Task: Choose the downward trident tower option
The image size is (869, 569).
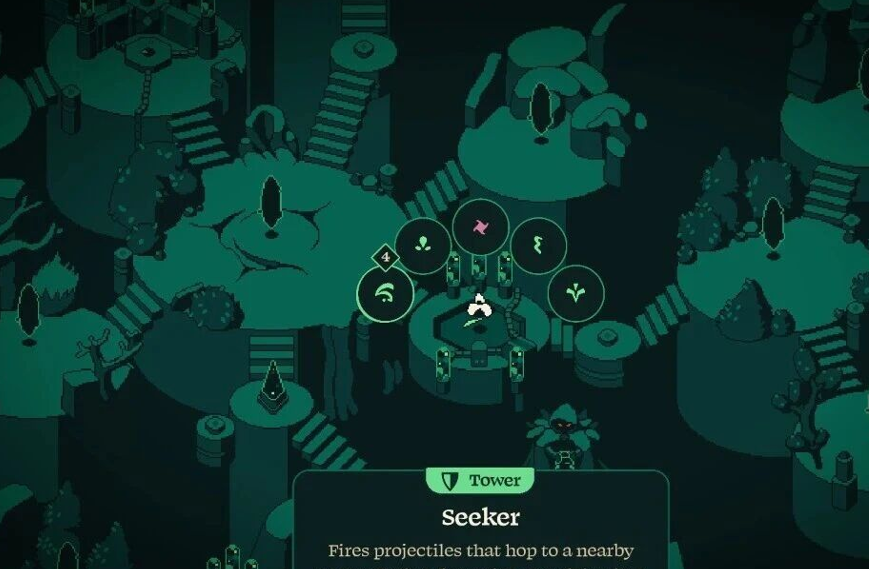Action: (x=576, y=293)
